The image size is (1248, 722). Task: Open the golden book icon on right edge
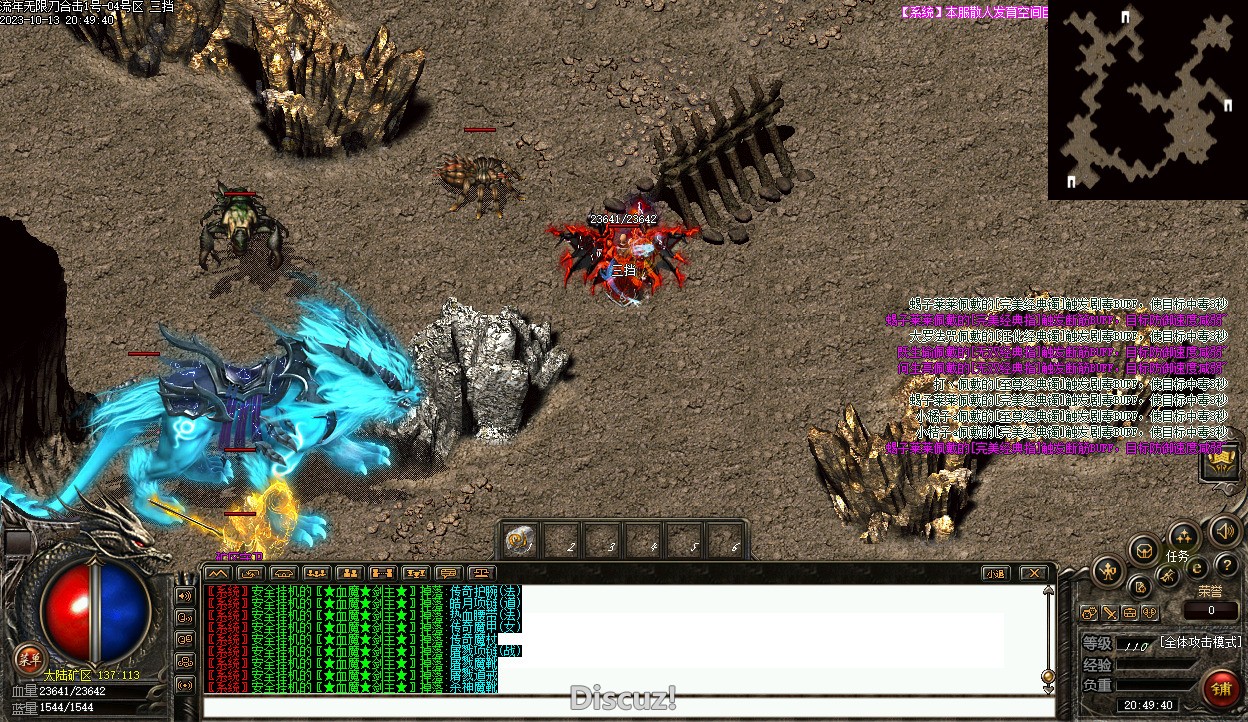pos(1221,463)
